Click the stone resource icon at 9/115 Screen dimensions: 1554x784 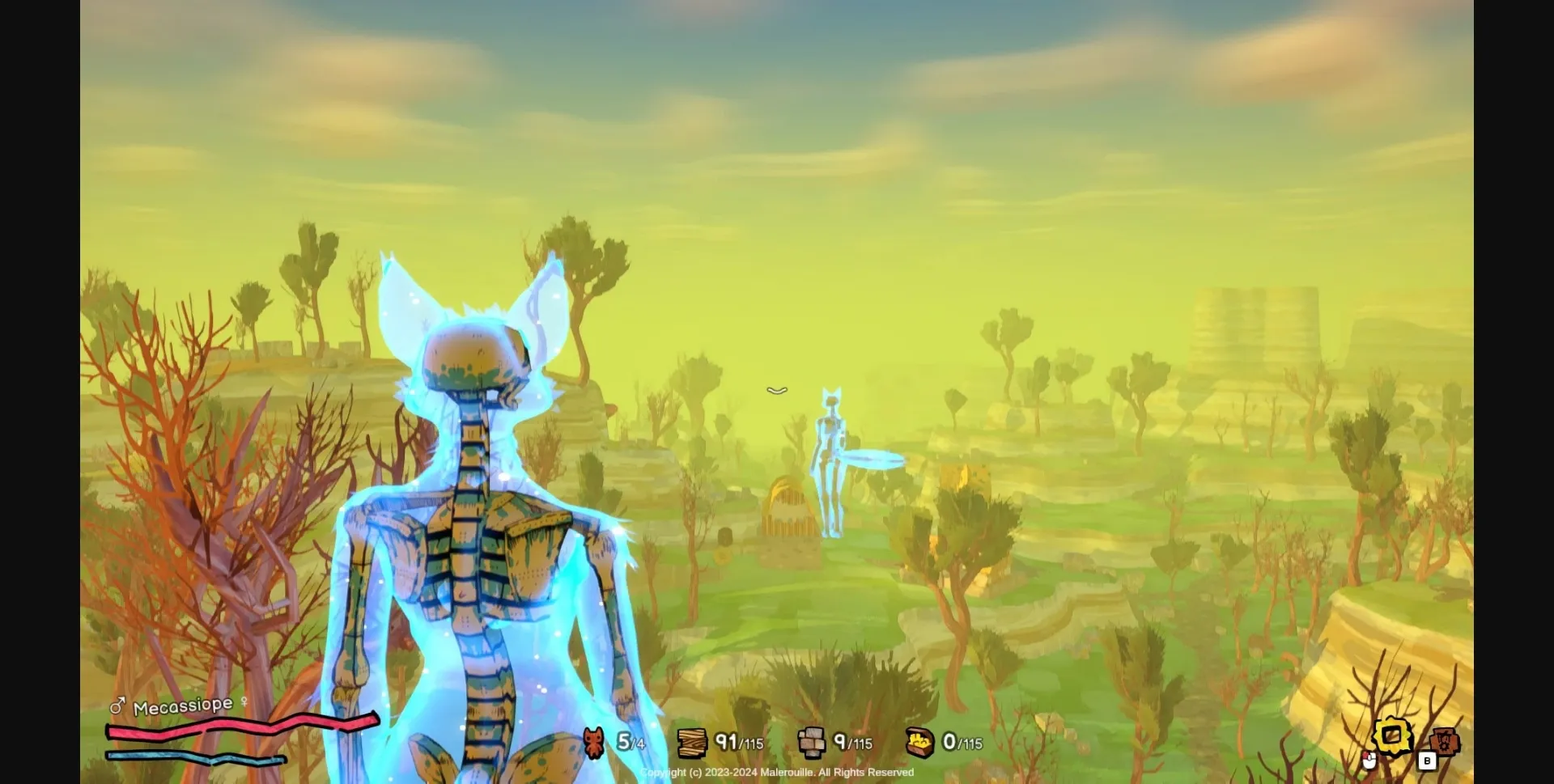click(813, 741)
